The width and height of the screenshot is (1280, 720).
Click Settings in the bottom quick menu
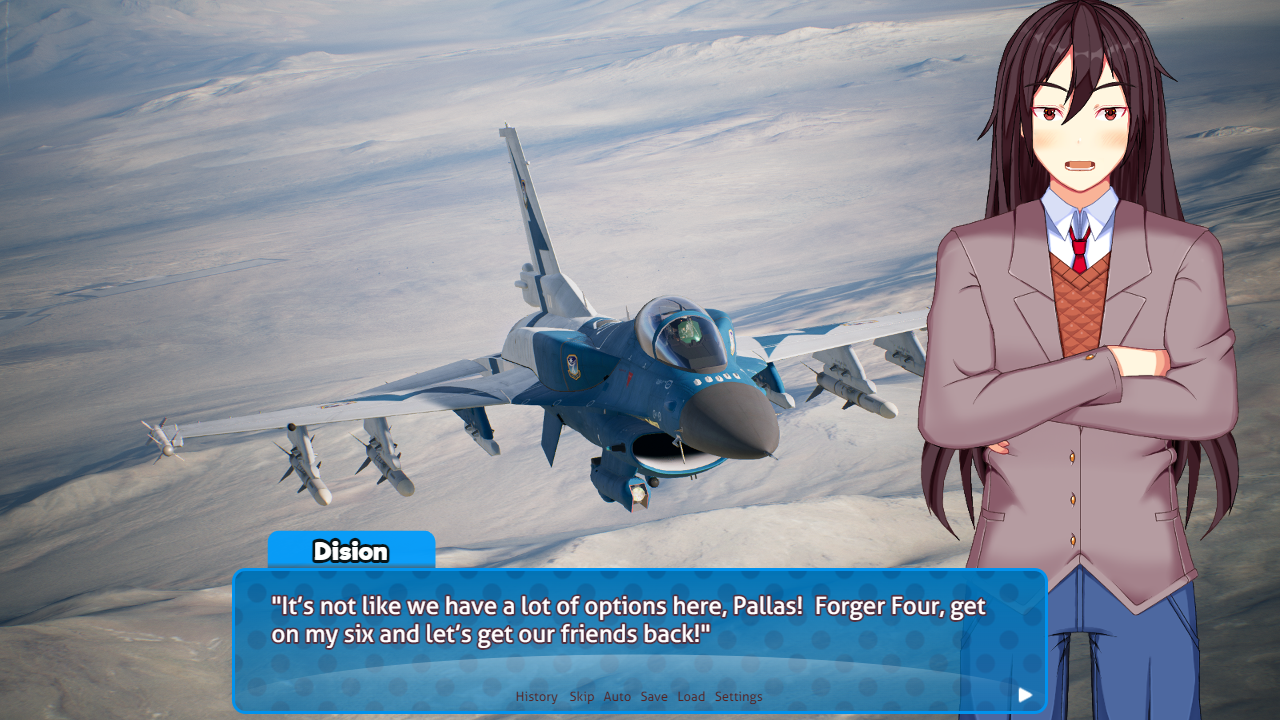coord(739,696)
